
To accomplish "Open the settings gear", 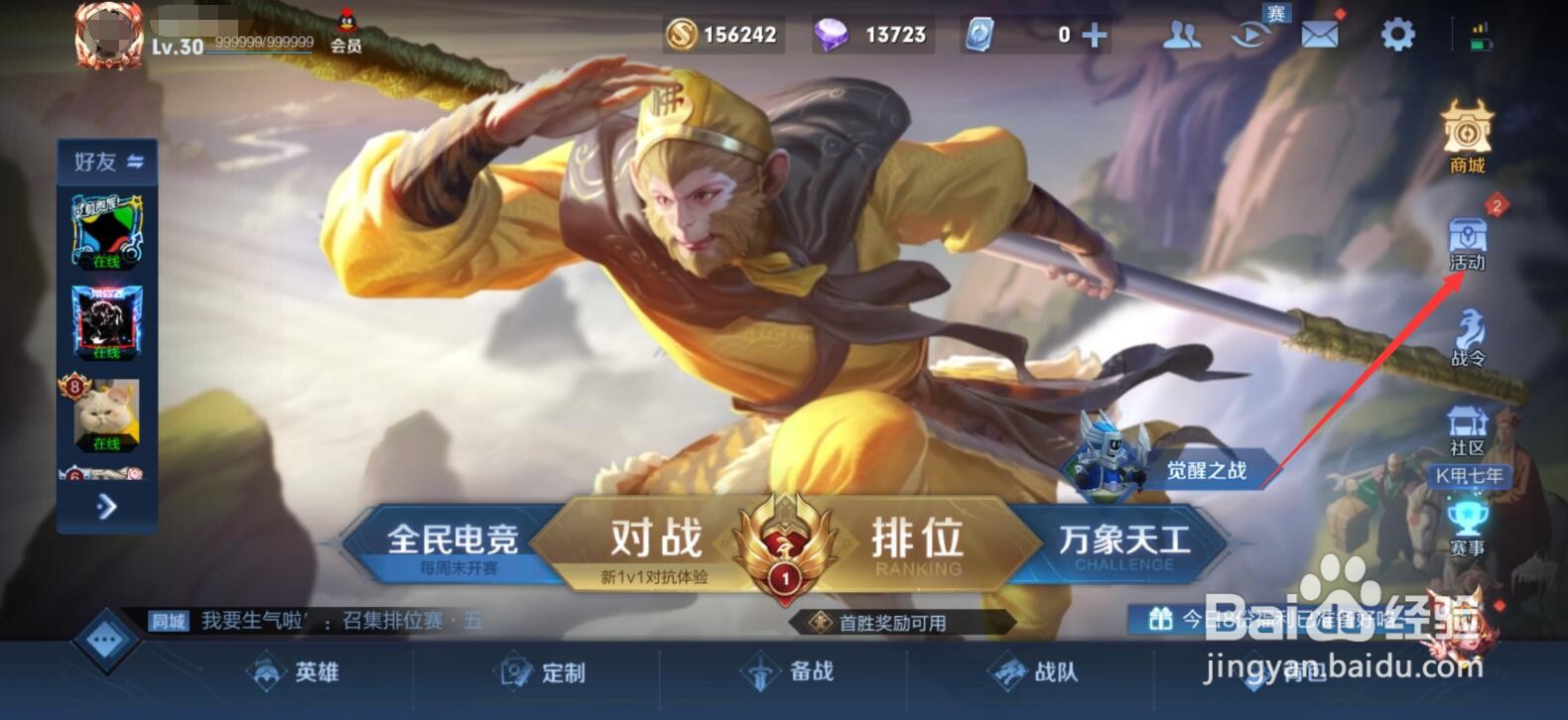I will coord(1395,33).
